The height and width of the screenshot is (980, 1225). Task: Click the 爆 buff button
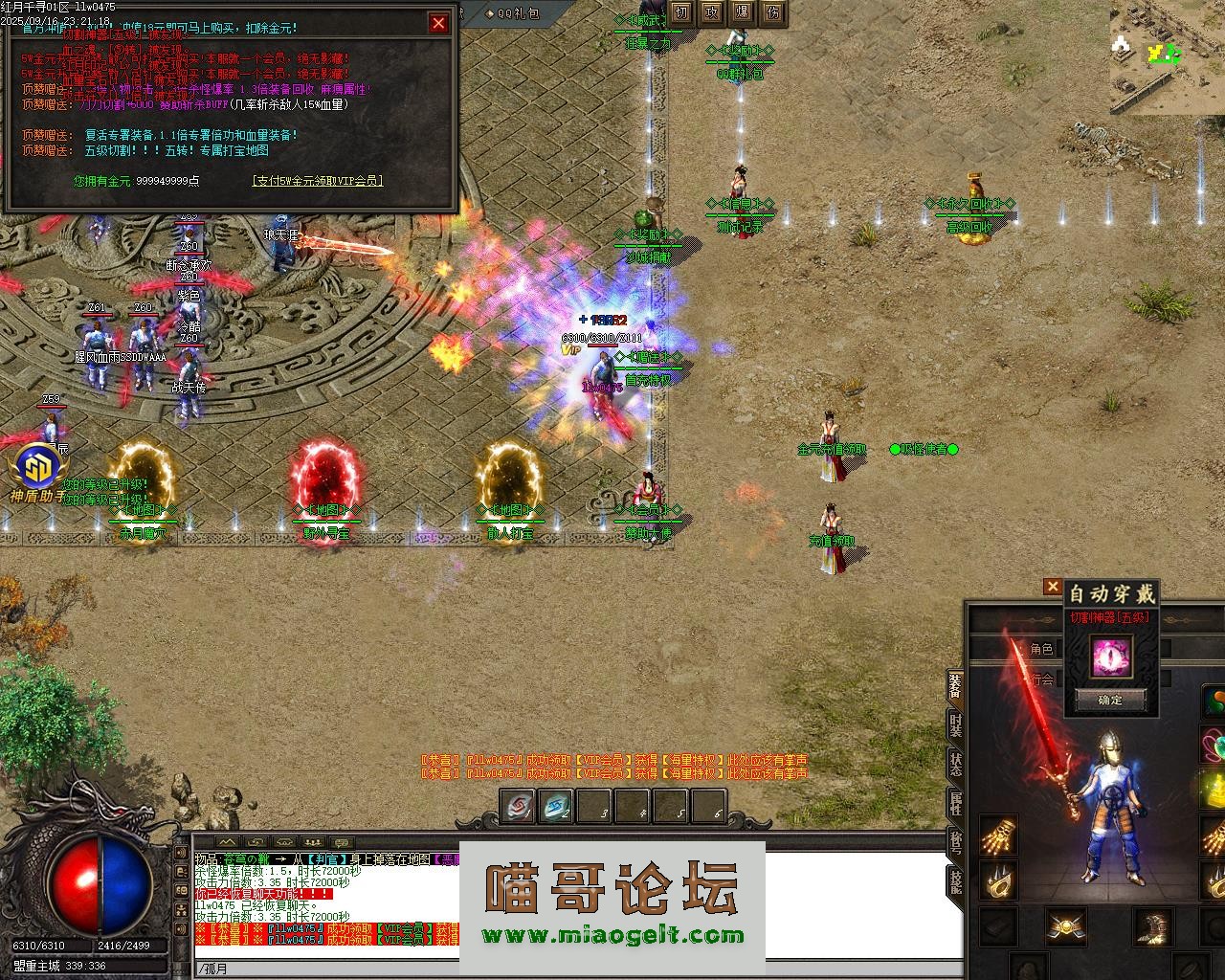click(x=742, y=12)
